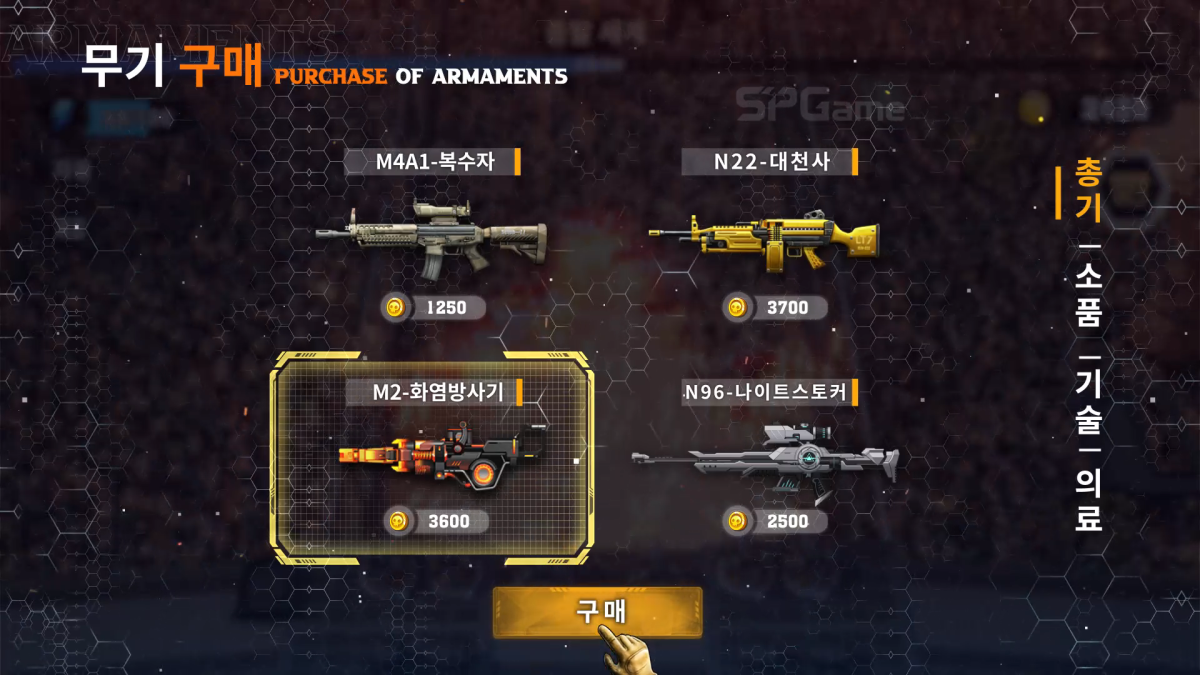
Task: Switch to the 총기 category tab
Action: (x=1087, y=191)
